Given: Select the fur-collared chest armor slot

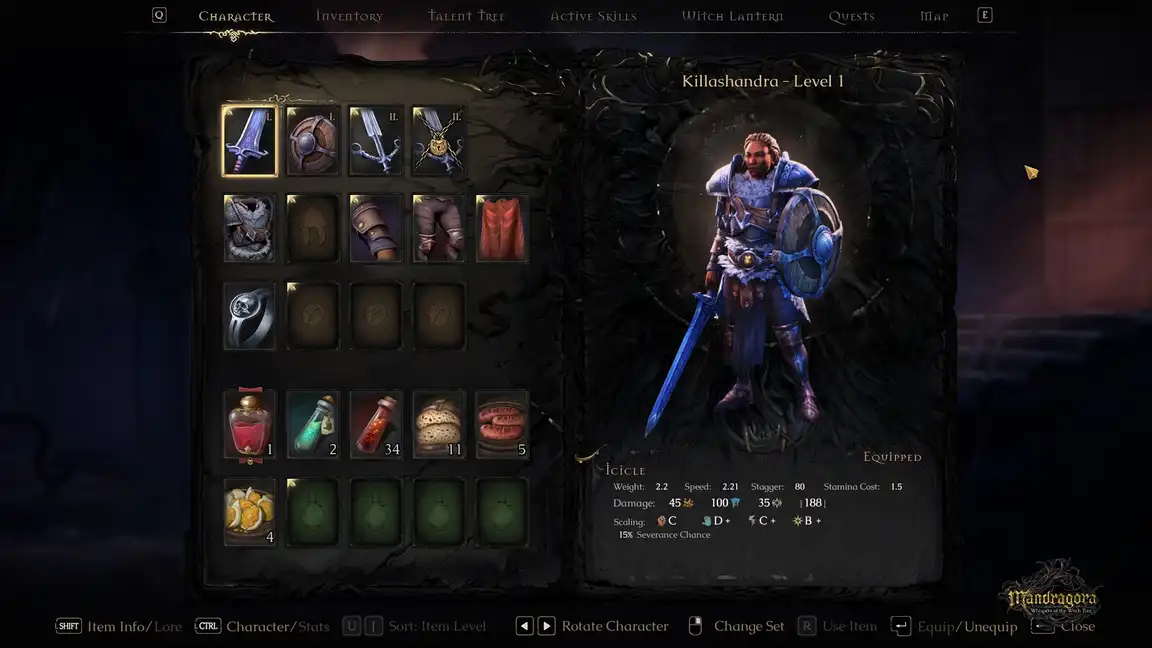Looking at the screenshot, I should pos(250,228).
